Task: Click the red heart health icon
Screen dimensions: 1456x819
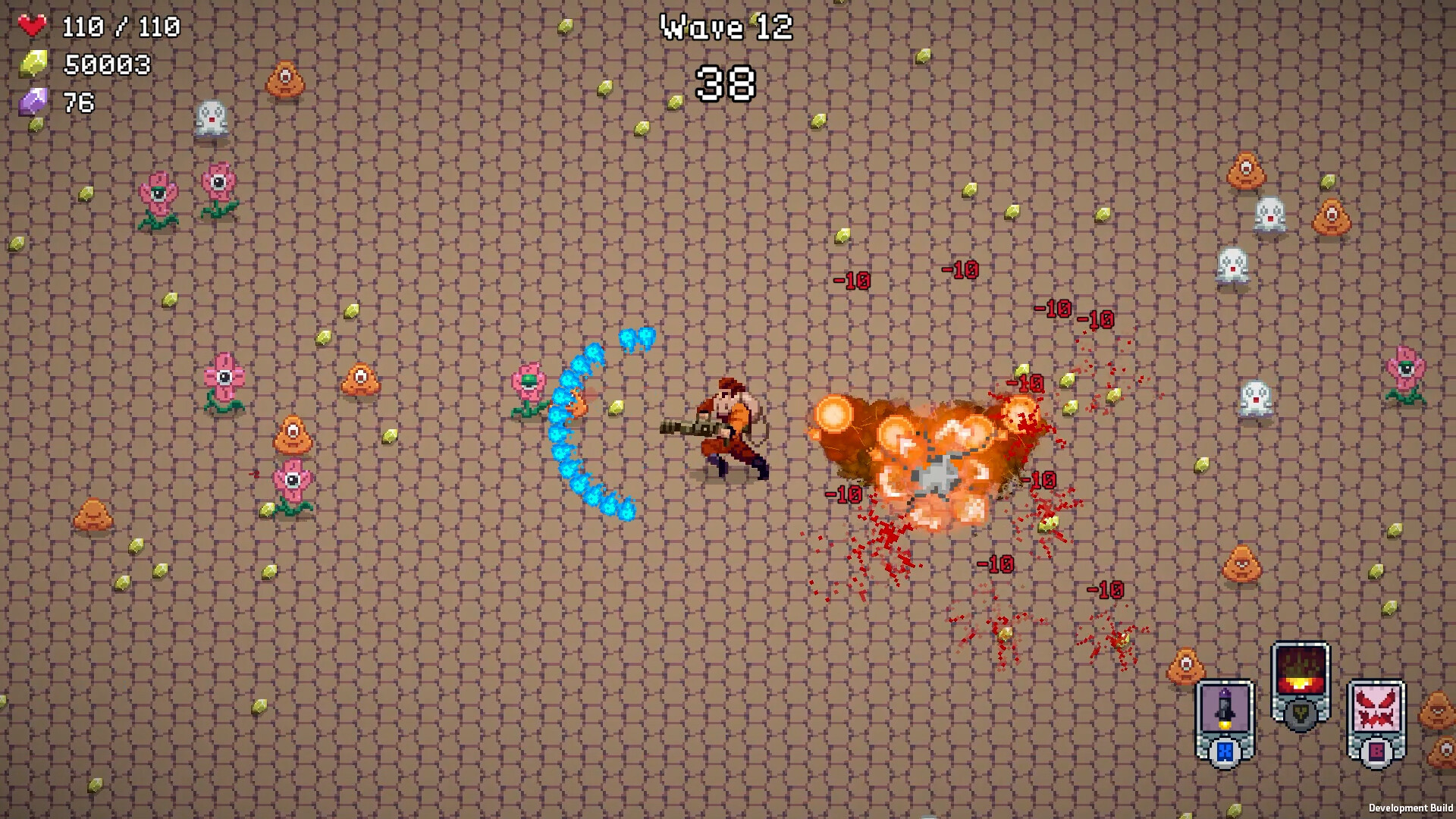Action: (x=32, y=26)
